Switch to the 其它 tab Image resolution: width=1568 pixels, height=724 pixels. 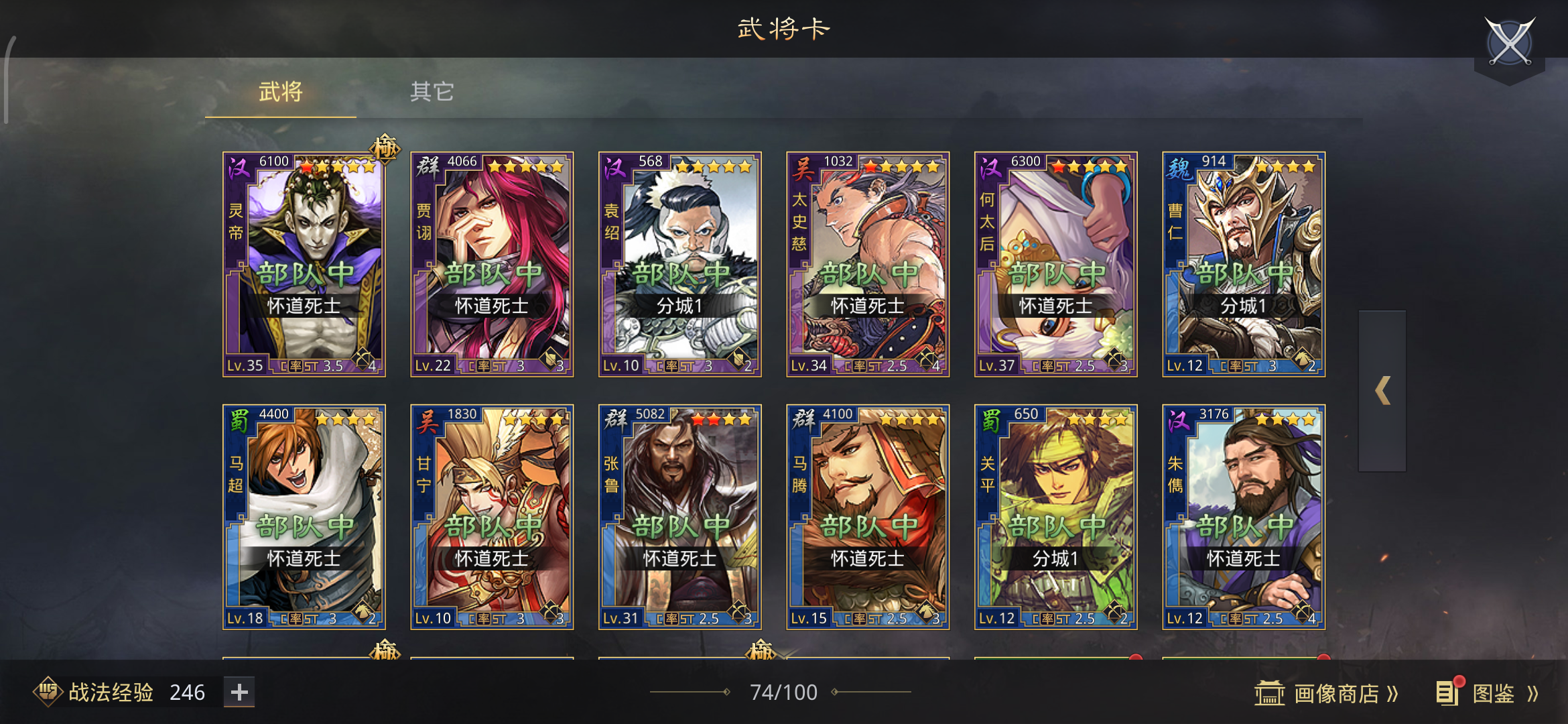tap(432, 92)
